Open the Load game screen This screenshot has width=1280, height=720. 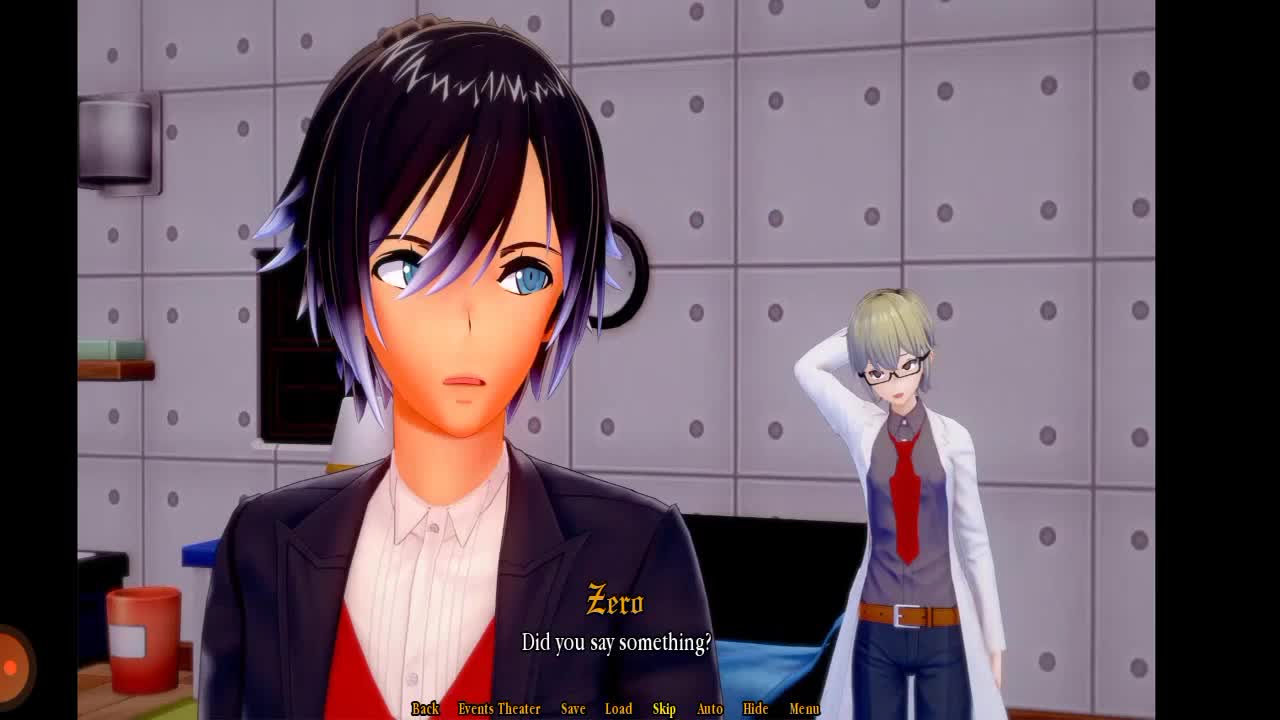coord(618,709)
